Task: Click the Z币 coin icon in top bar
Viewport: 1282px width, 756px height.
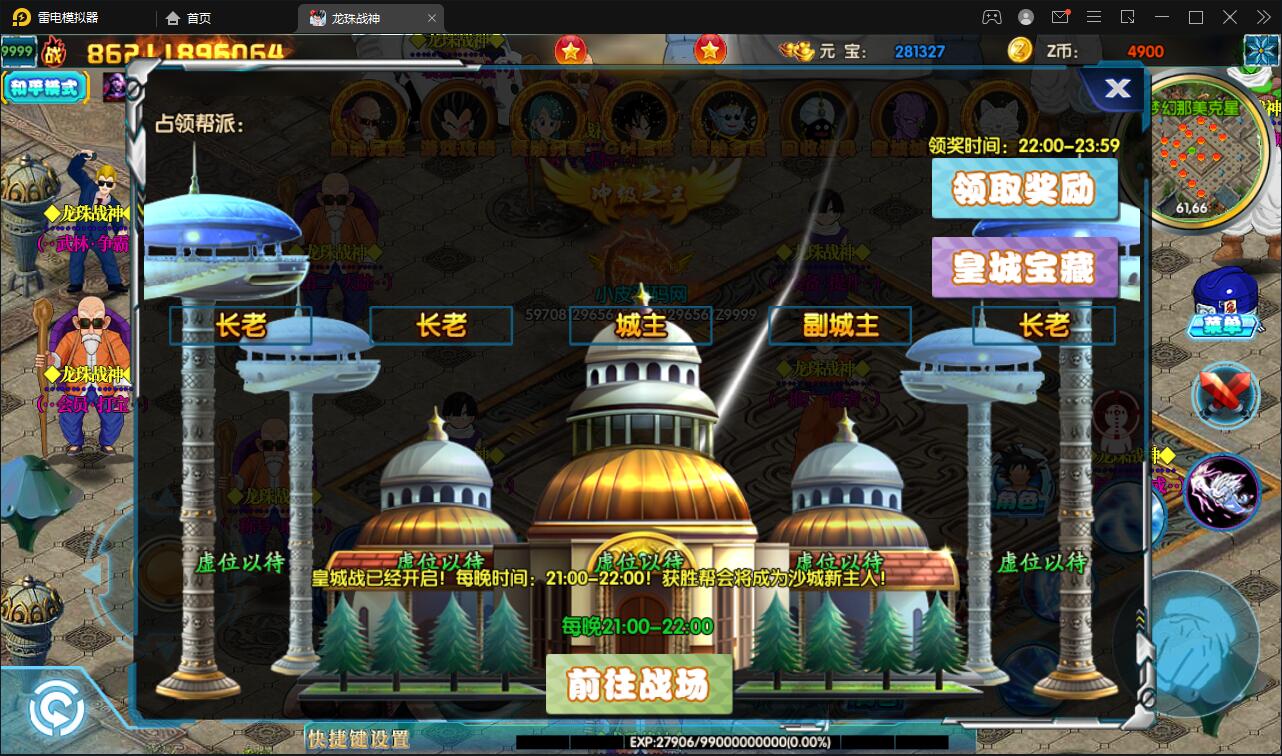Action: pyautogui.click(x=1018, y=50)
